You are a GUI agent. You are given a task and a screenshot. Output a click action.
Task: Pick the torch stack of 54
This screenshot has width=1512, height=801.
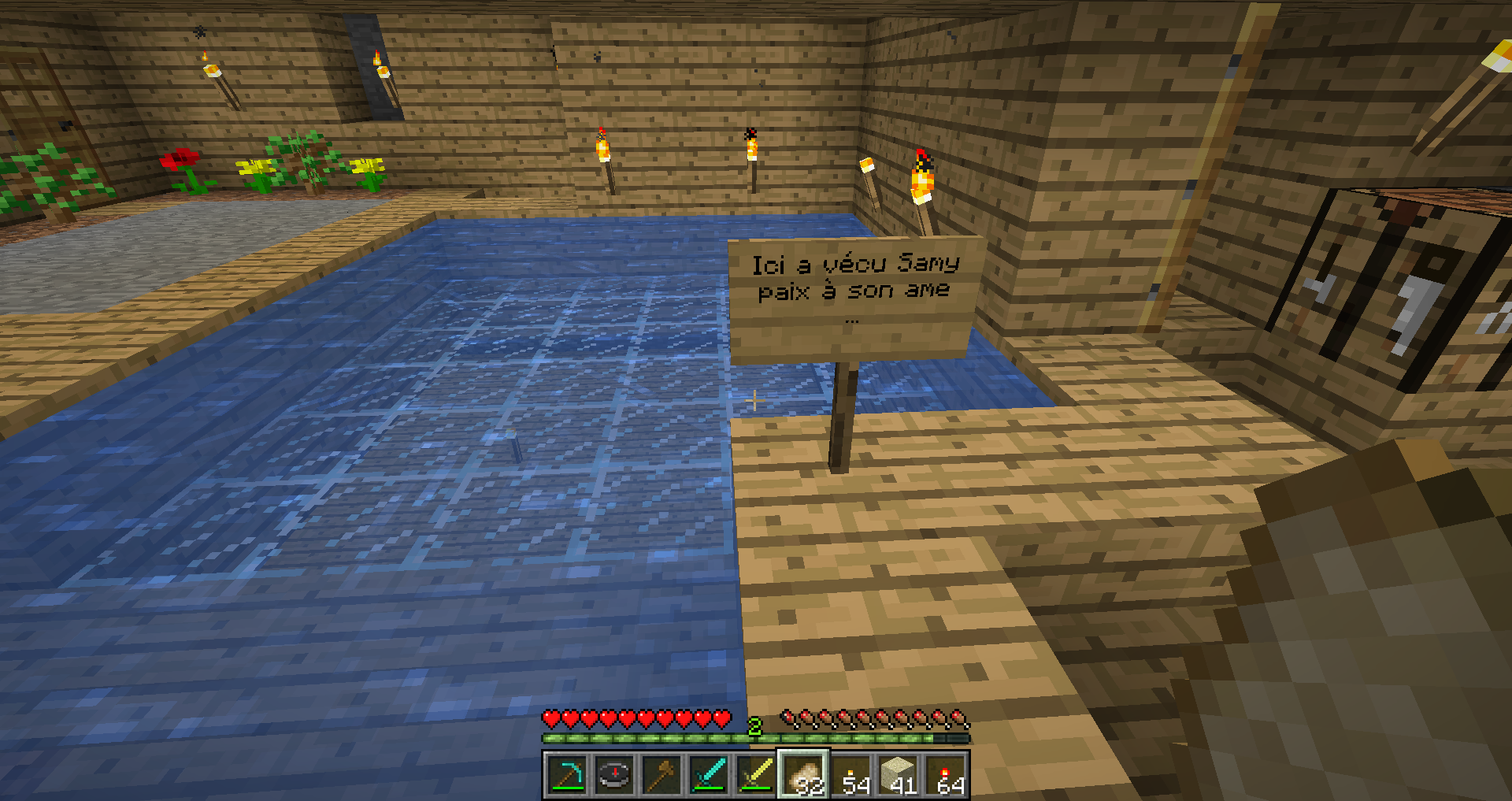(x=853, y=775)
